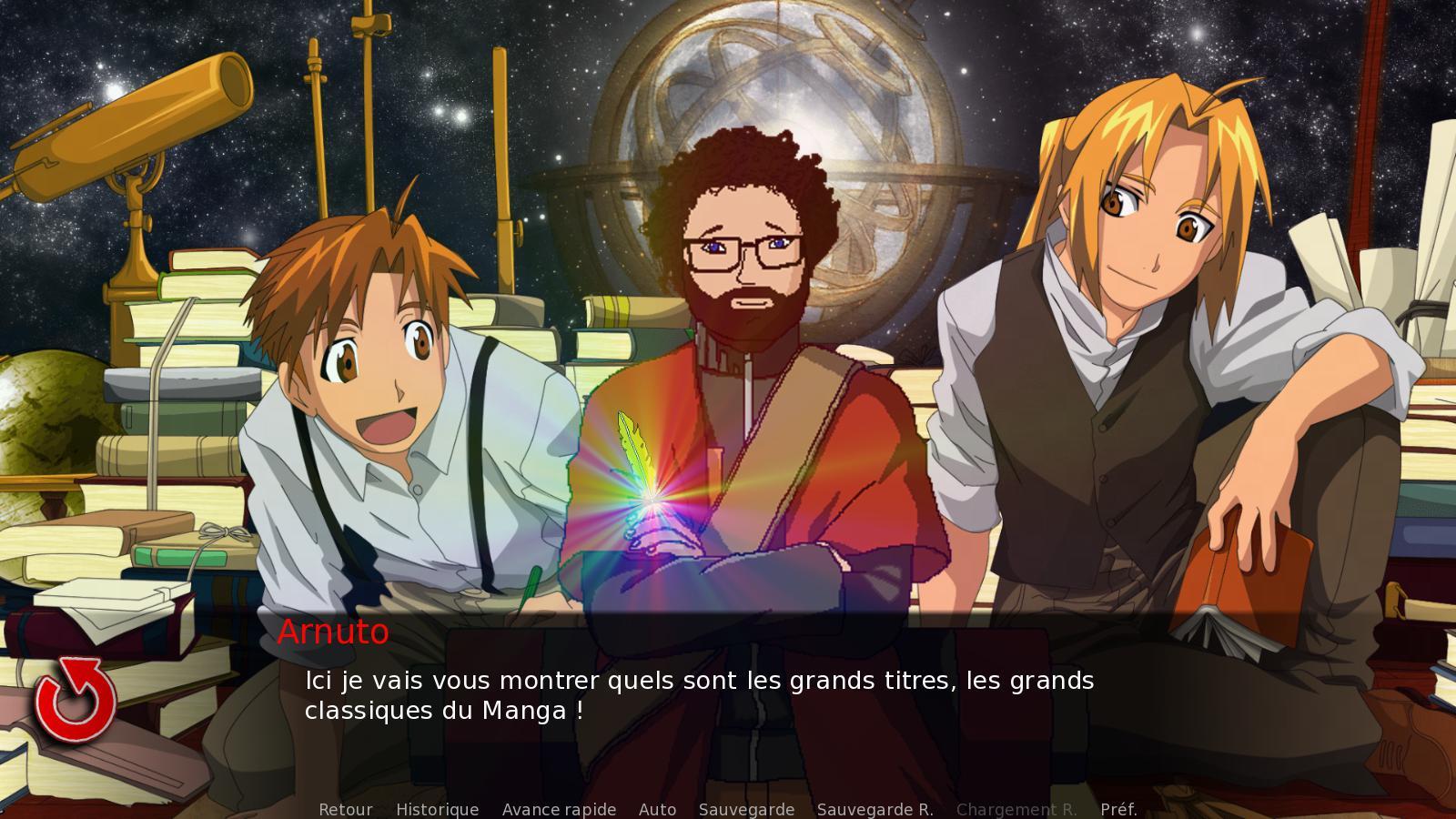
Task: Open the Historique dialogue history
Action: [x=438, y=808]
